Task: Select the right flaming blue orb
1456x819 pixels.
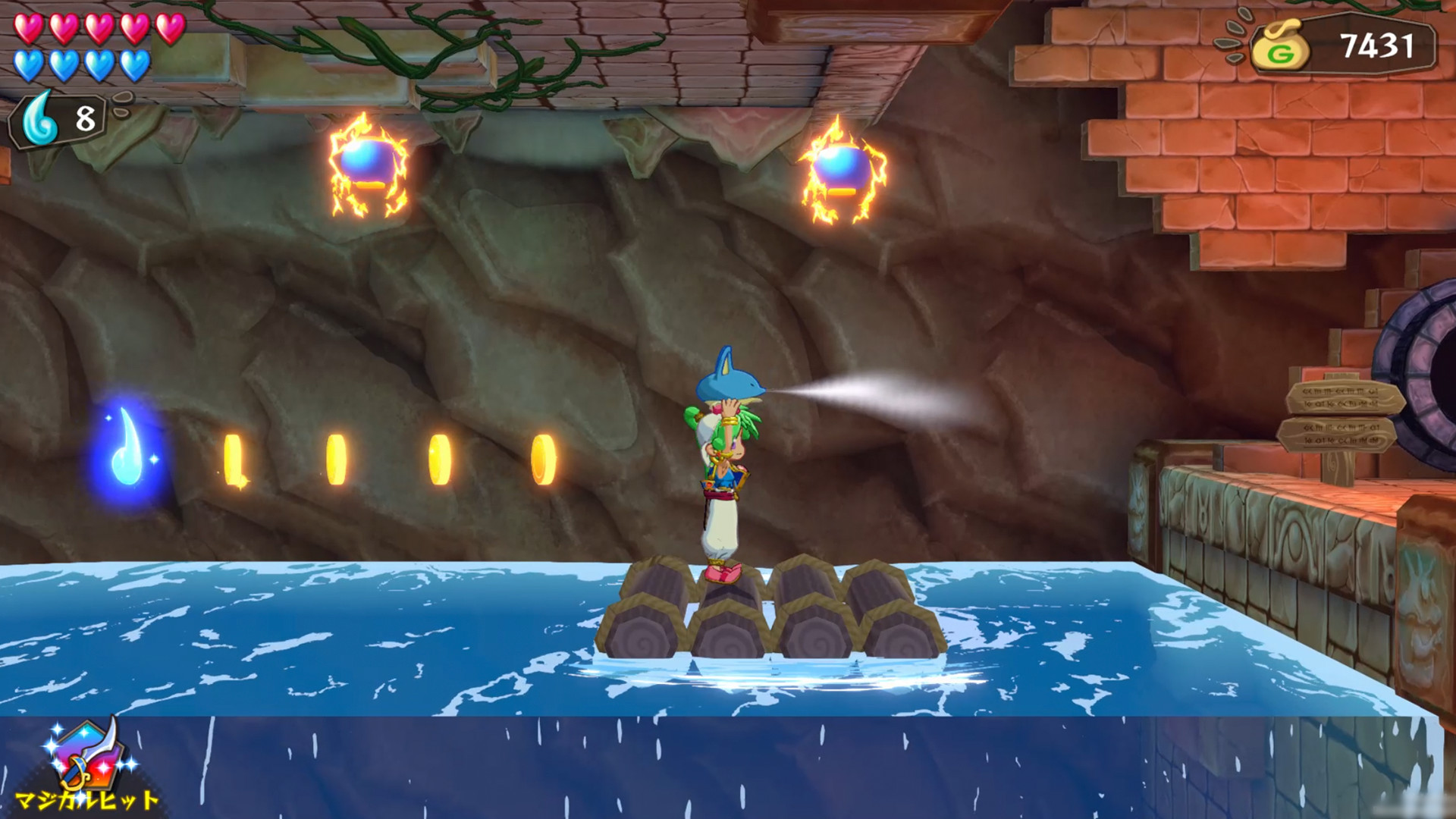Action: tap(844, 171)
